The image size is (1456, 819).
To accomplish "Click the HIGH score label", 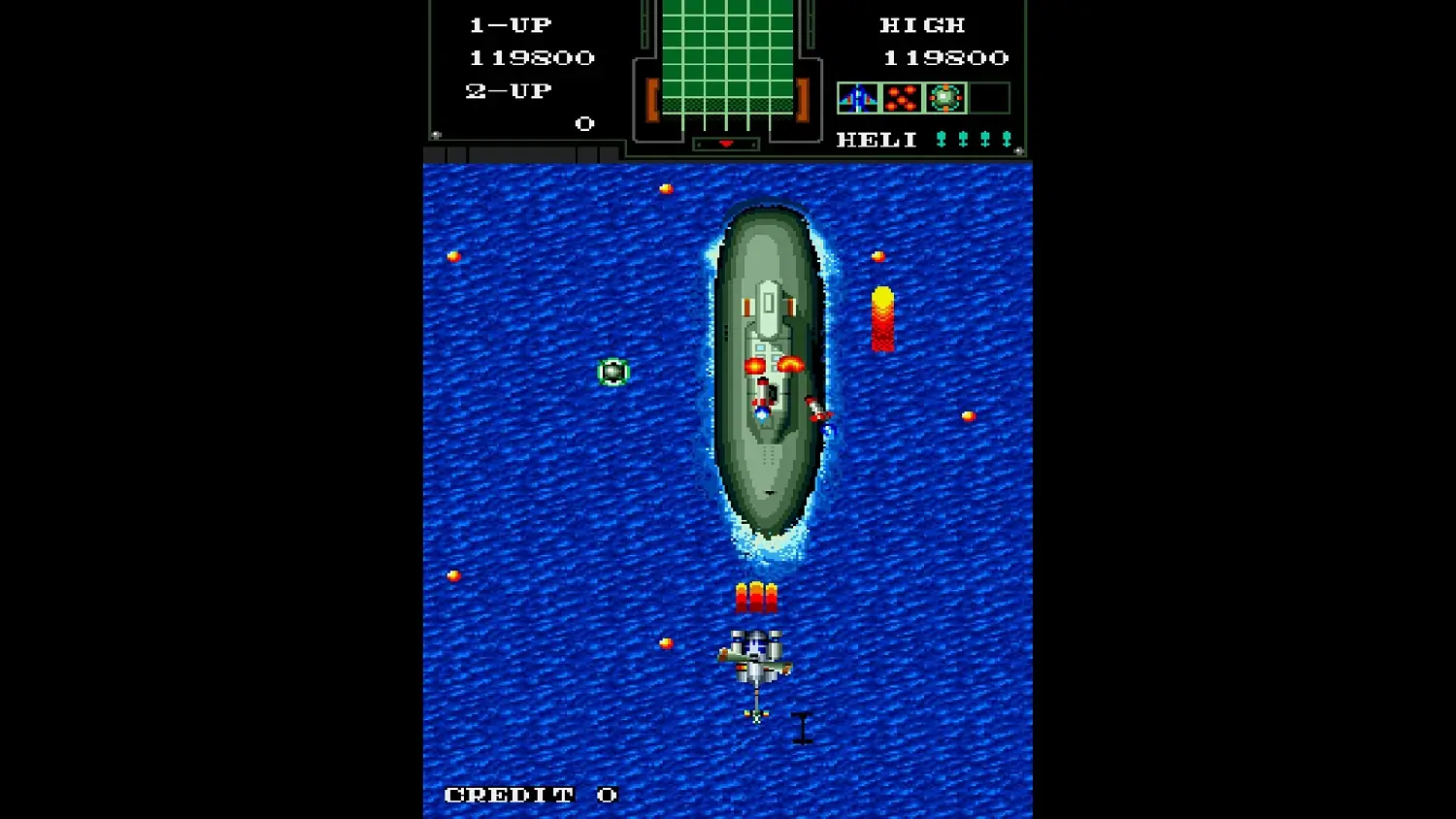I will [920, 24].
